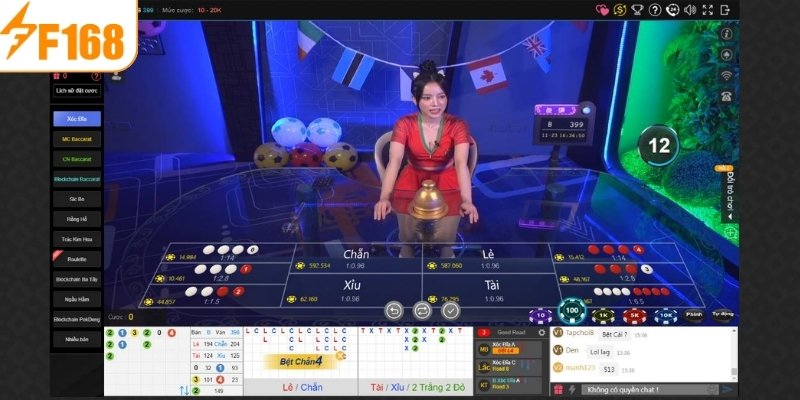The width and height of the screenshot is (800, 400).
Task: Undo the last bet
Action: click(x=393, y=311)
